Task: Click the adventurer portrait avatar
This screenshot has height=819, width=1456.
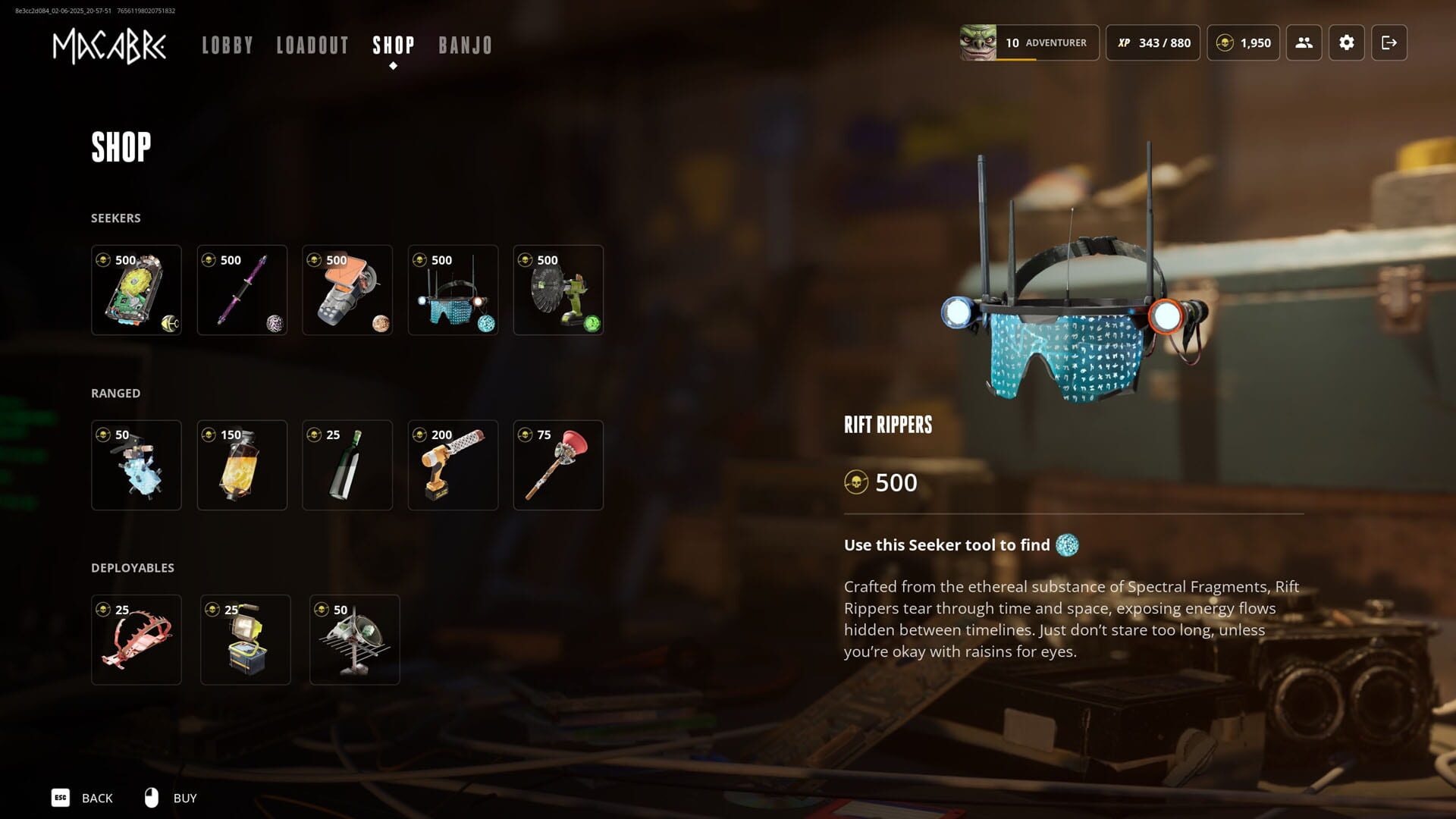Action: [978, 42]
